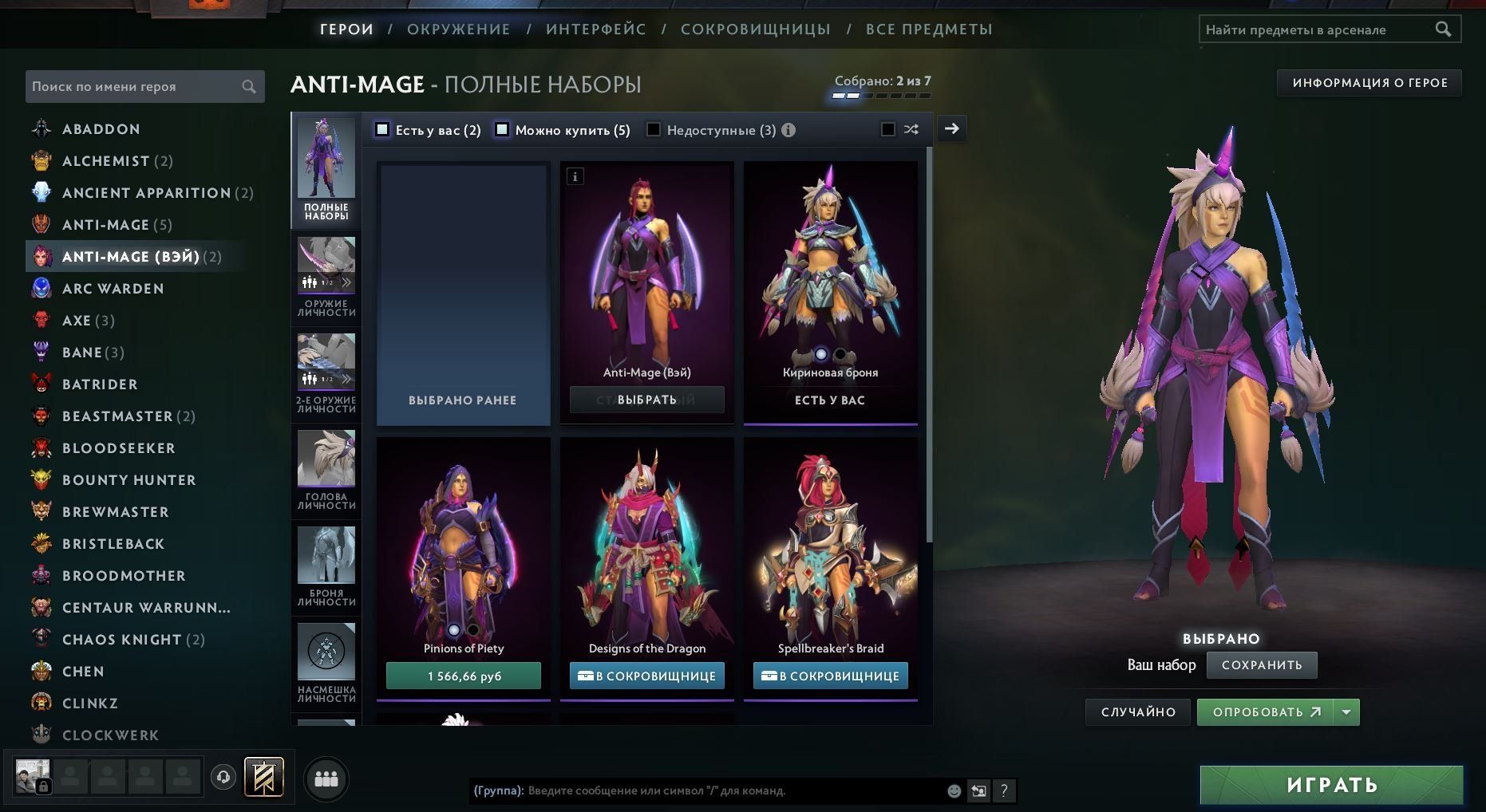Toggle the Можно купить filter checkbox
This screenshot has width=1486, height=812.
coord(502,130)
